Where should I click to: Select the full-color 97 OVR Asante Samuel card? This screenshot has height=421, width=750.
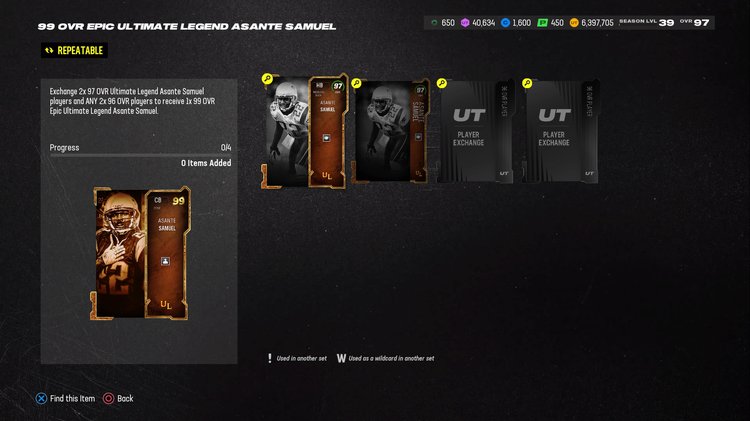pyautogui.click(x=305, y=131)
